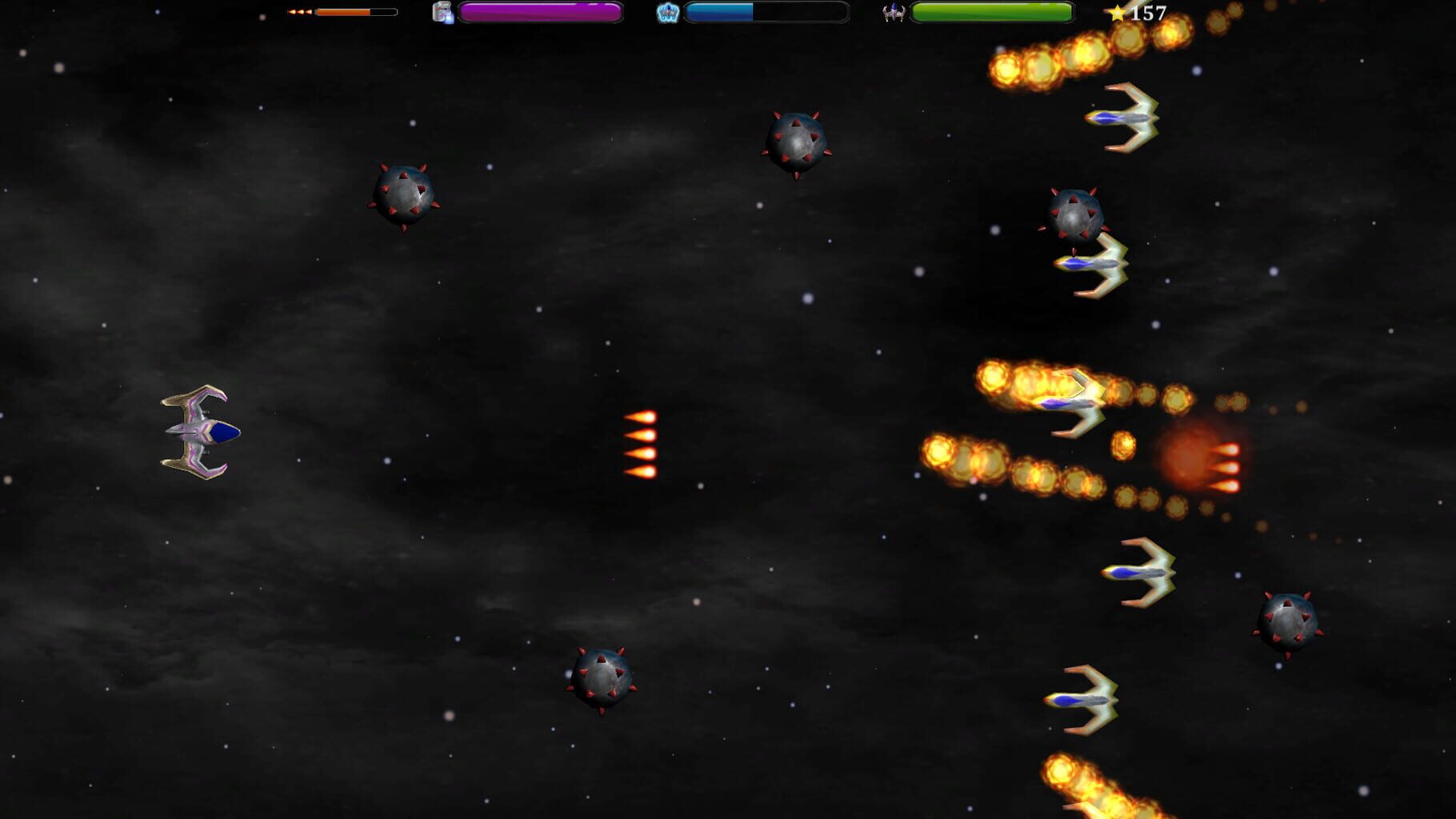Select the red missile ammo icon
Image resolution: width=1456 pixels, height=819 pixels.
pos(300,12)
